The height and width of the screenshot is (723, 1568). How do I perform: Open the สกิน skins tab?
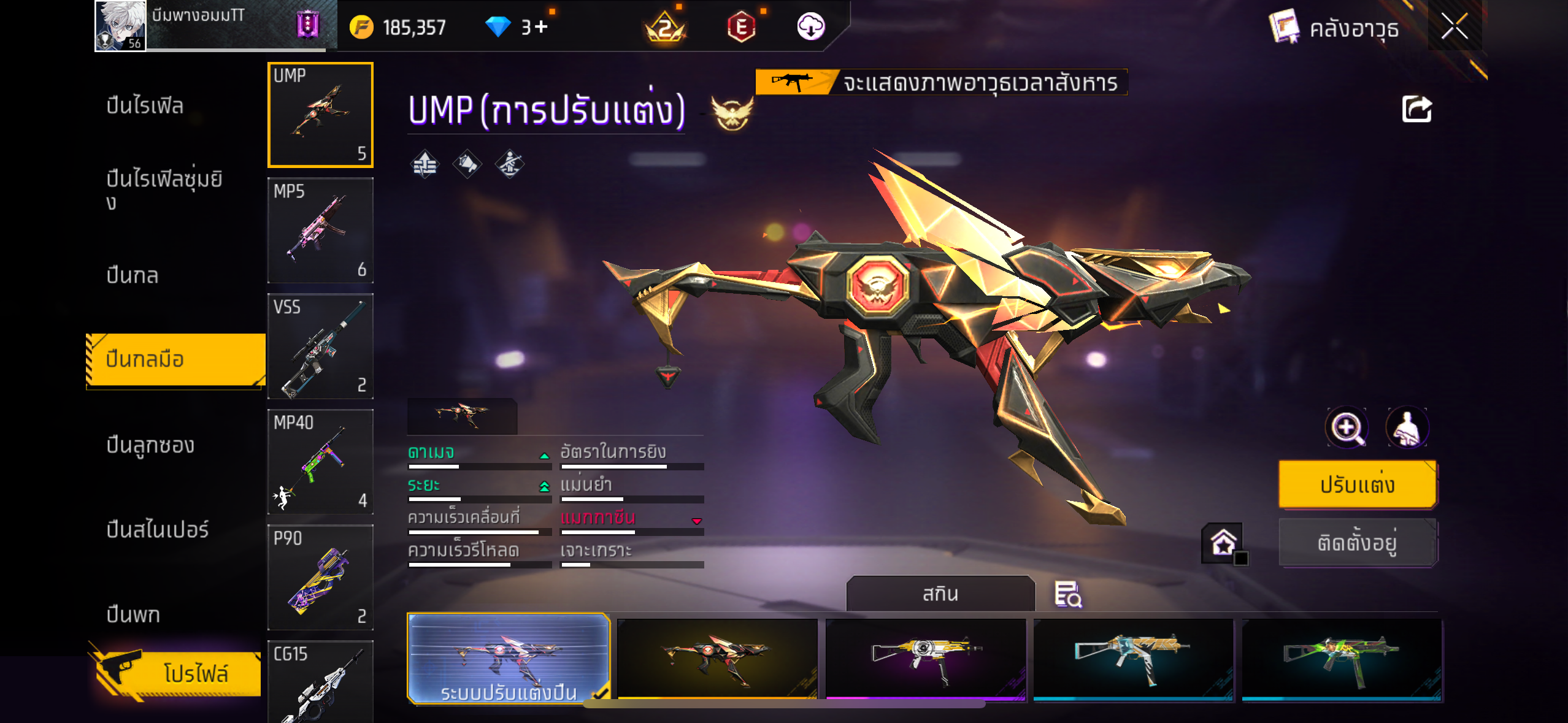tap(940, 594)
